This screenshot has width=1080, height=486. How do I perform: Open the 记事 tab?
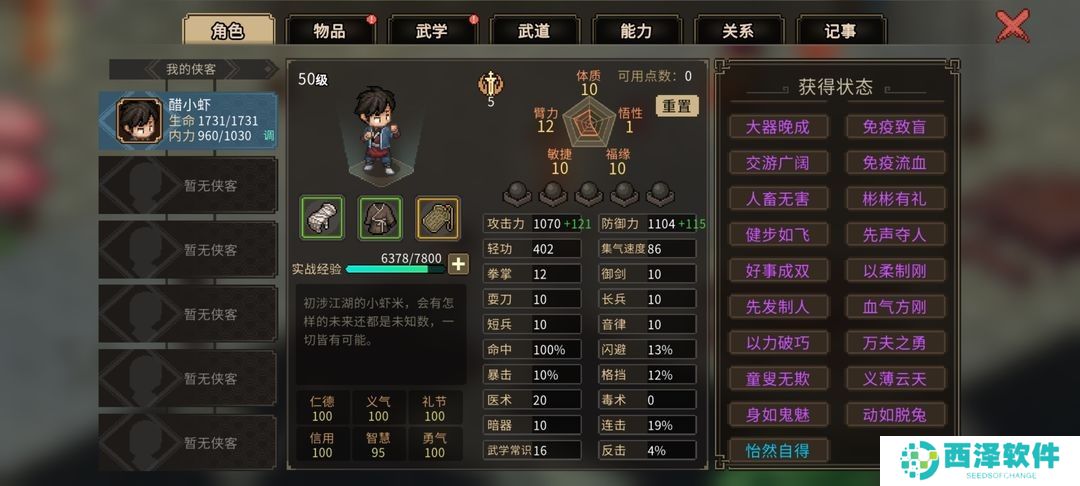[x=840, y=30]
